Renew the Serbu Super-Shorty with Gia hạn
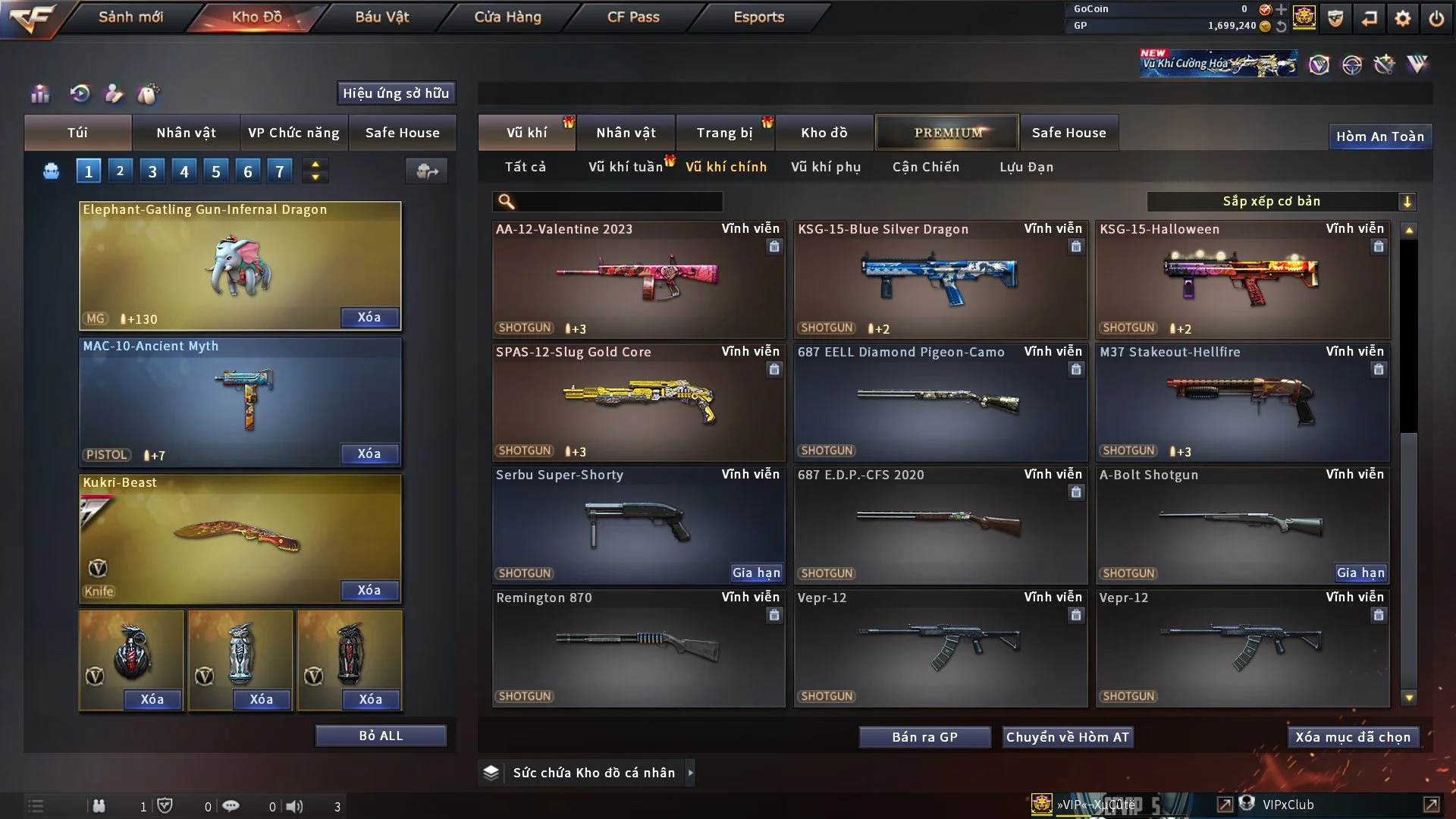Screen dimensions: 1456x819 click(755, 573)
